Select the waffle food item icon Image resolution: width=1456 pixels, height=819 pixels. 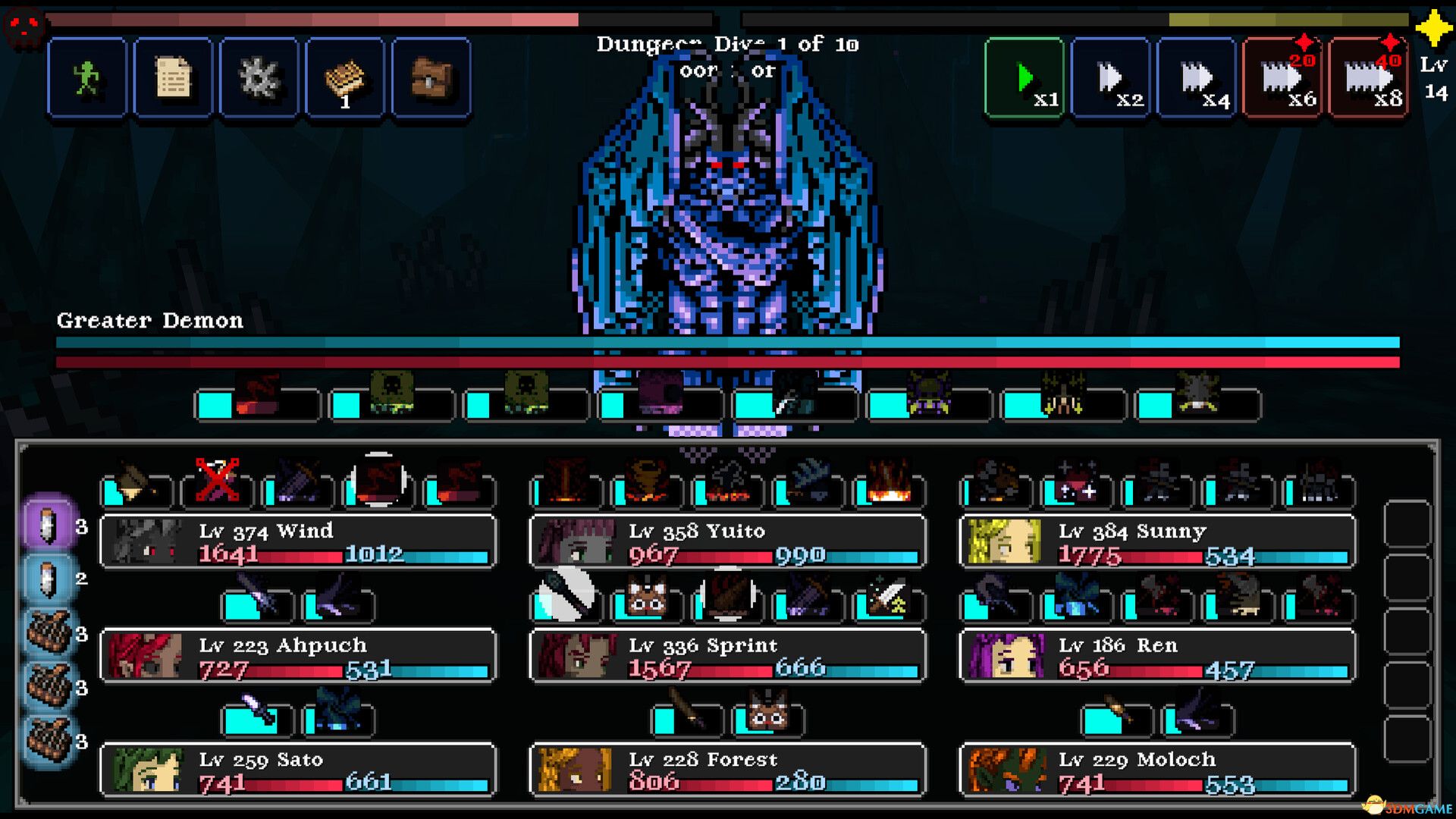coord(345,77)
